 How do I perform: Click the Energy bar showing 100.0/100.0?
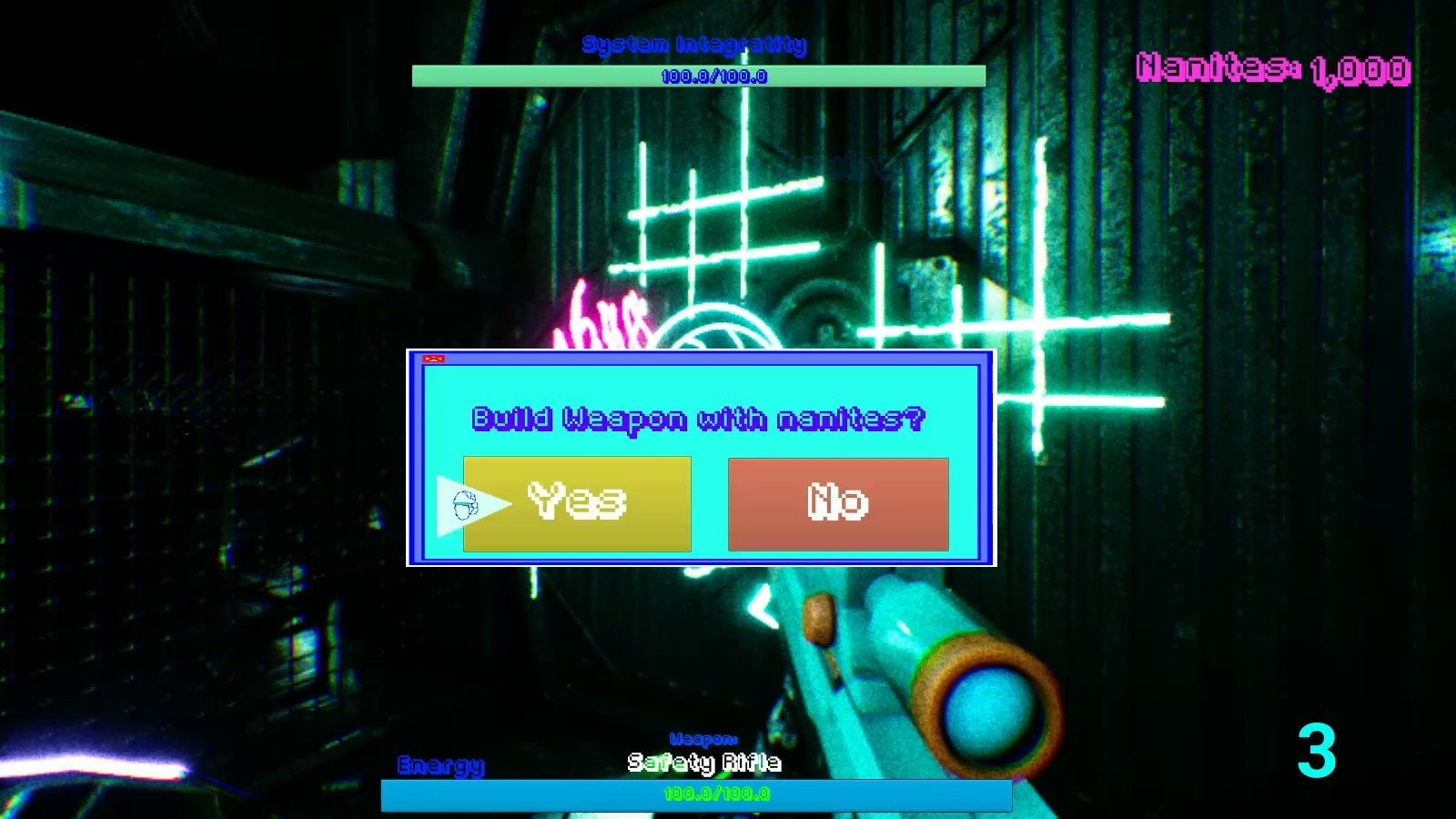(x=698, y=794)
